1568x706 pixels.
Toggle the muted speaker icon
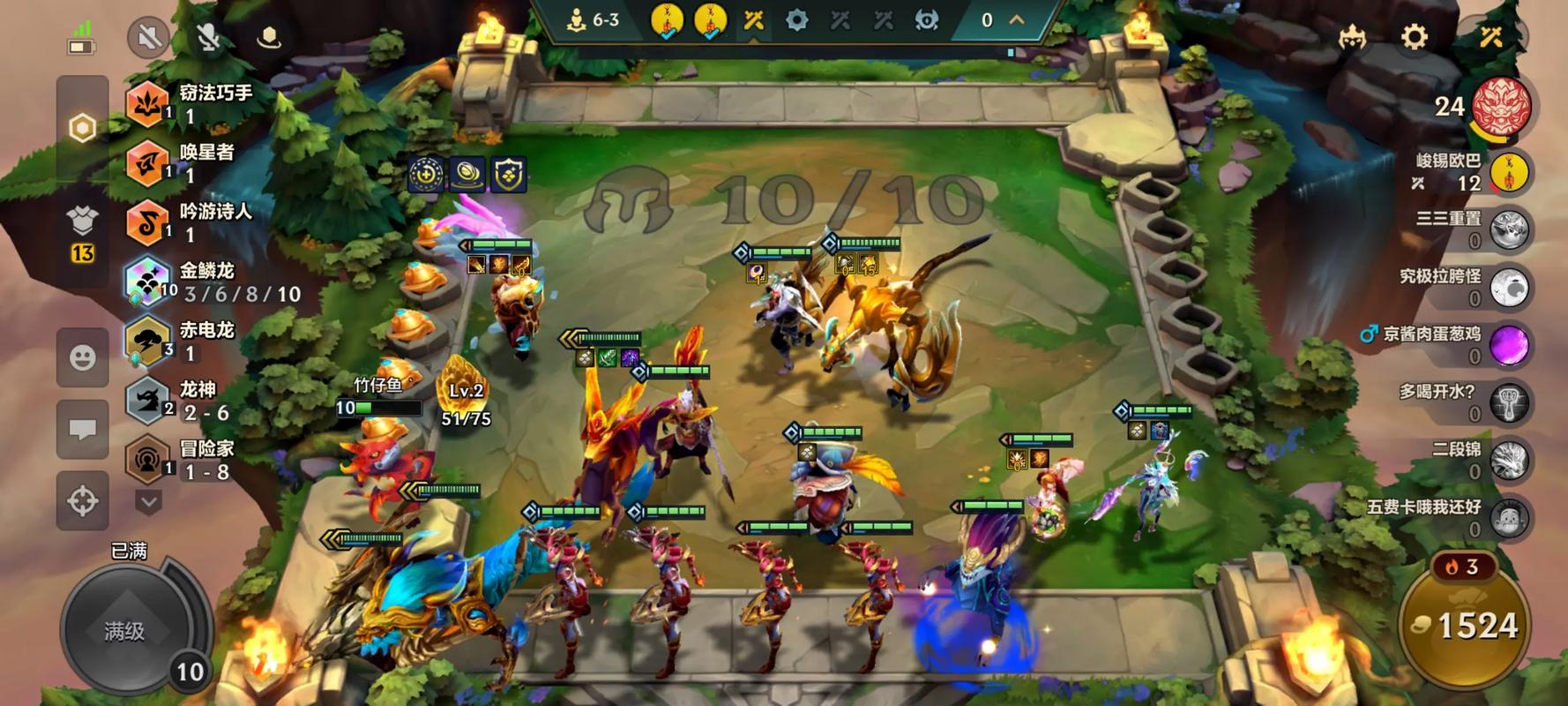148,38
